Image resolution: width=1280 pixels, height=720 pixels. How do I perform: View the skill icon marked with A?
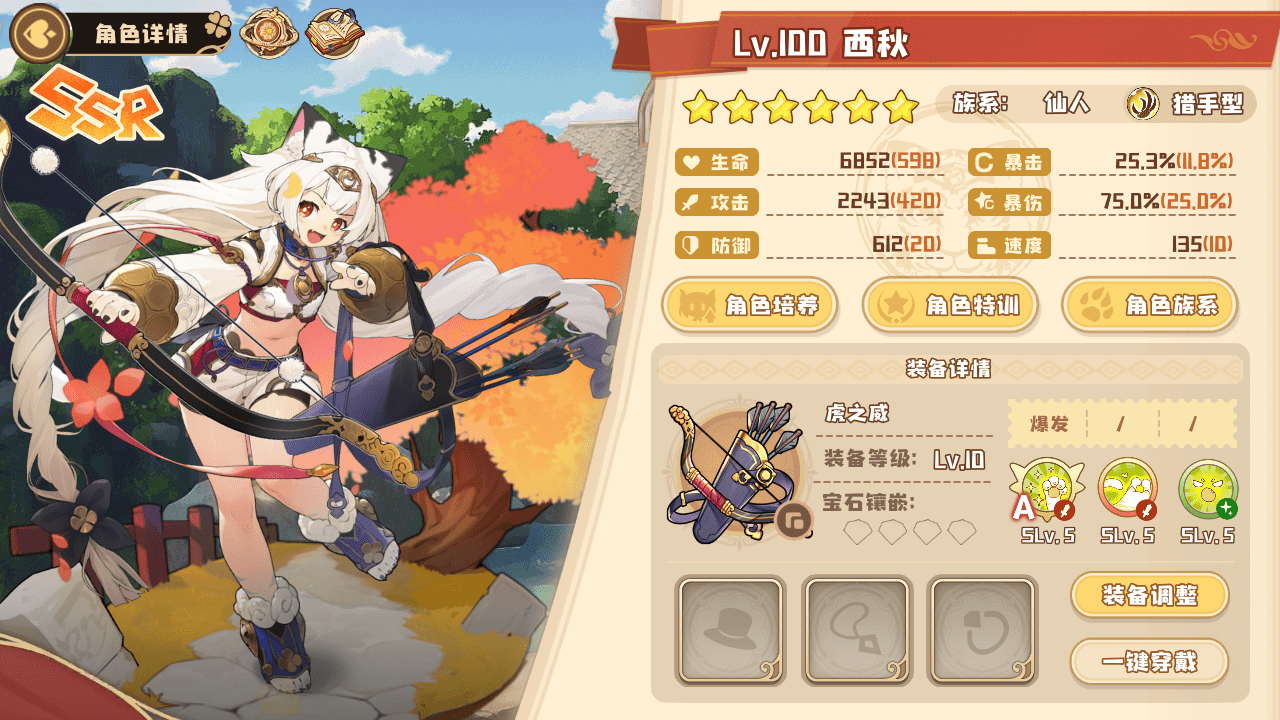click(1046, 491)
